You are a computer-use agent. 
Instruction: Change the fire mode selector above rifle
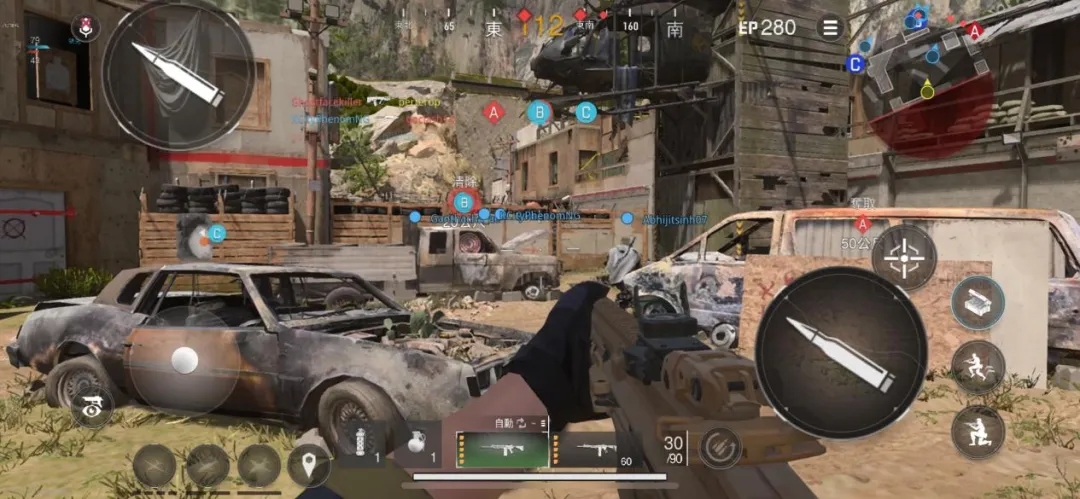(520, 423)
